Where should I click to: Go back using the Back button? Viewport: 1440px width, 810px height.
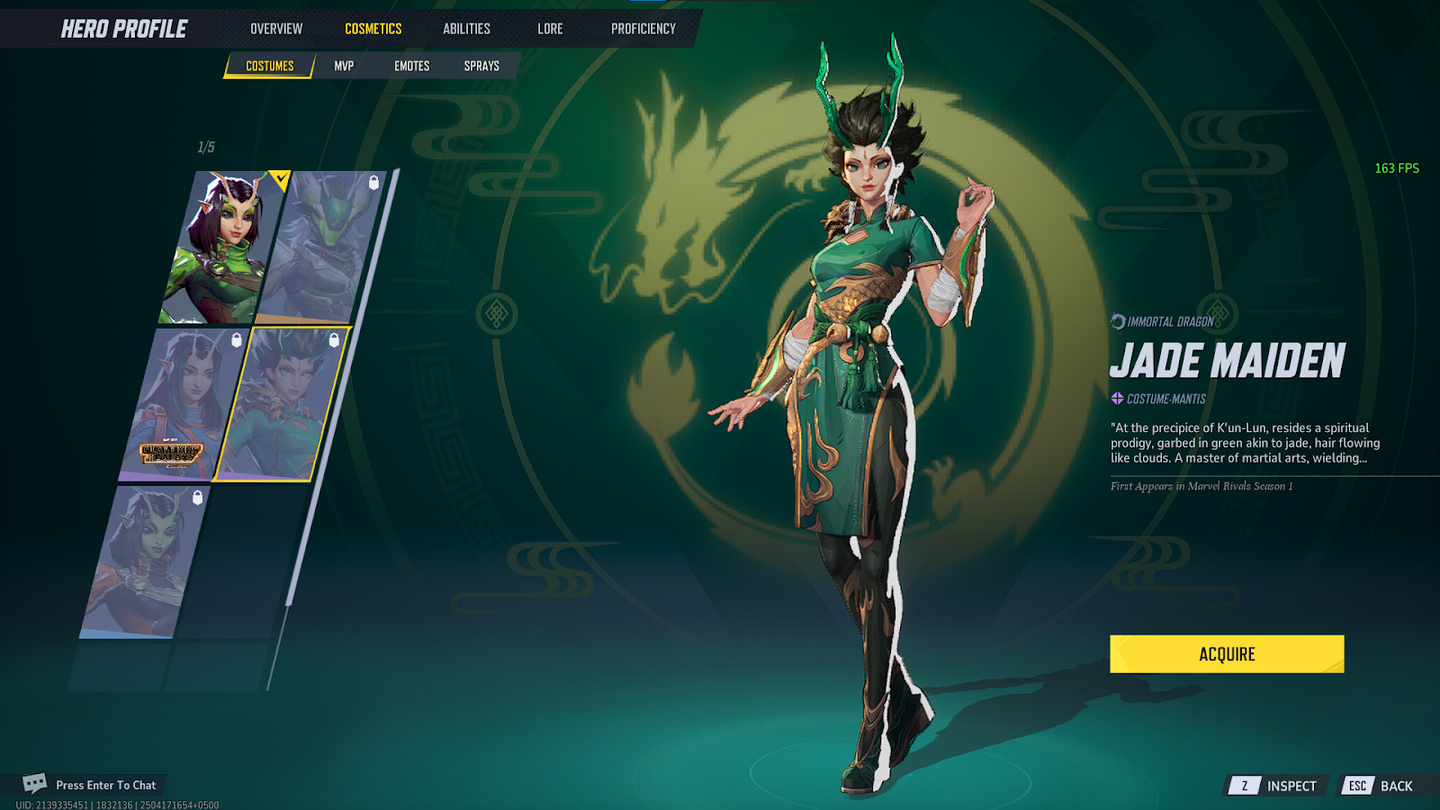pyautogui.click(x=1383, y=786)
